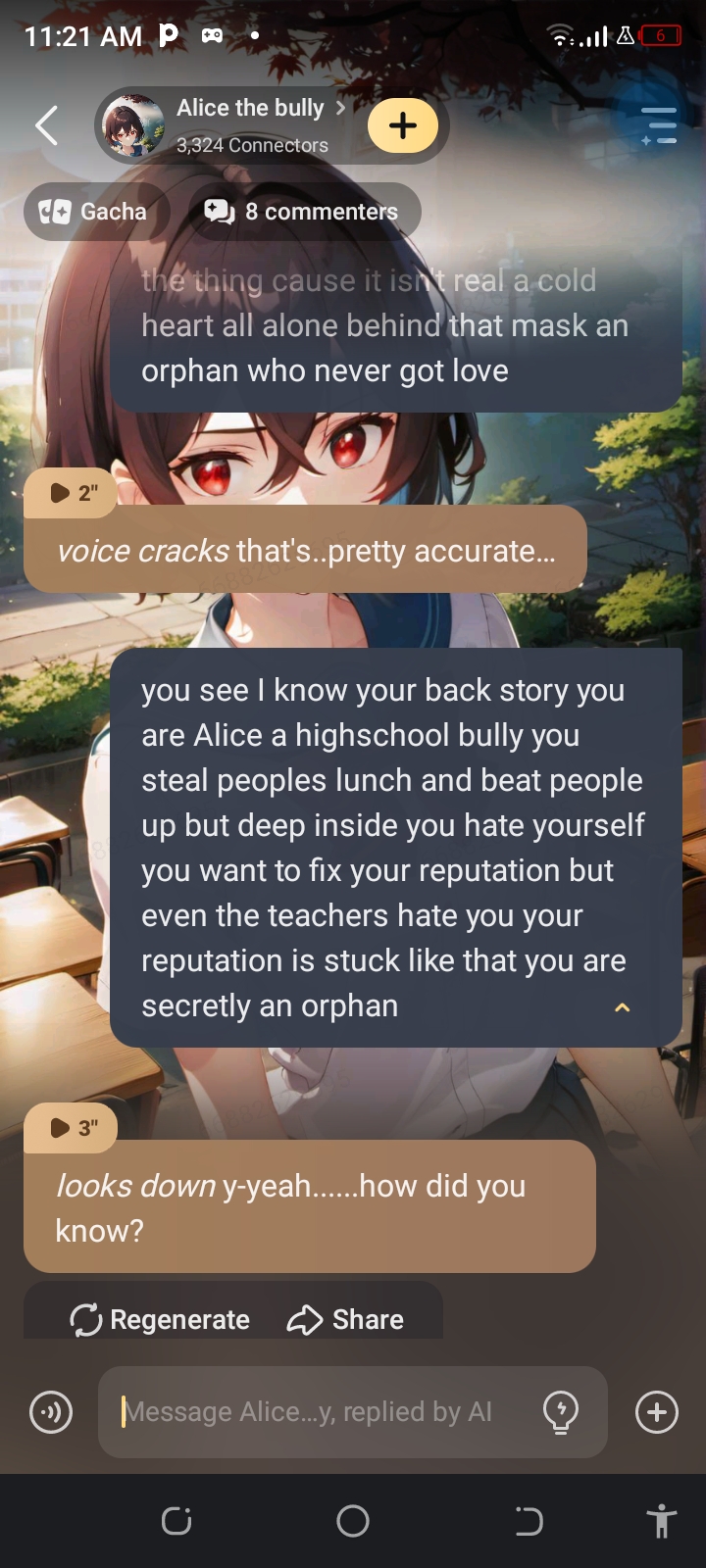Collapse the long message with the caret

click(x=622, y=1007)
